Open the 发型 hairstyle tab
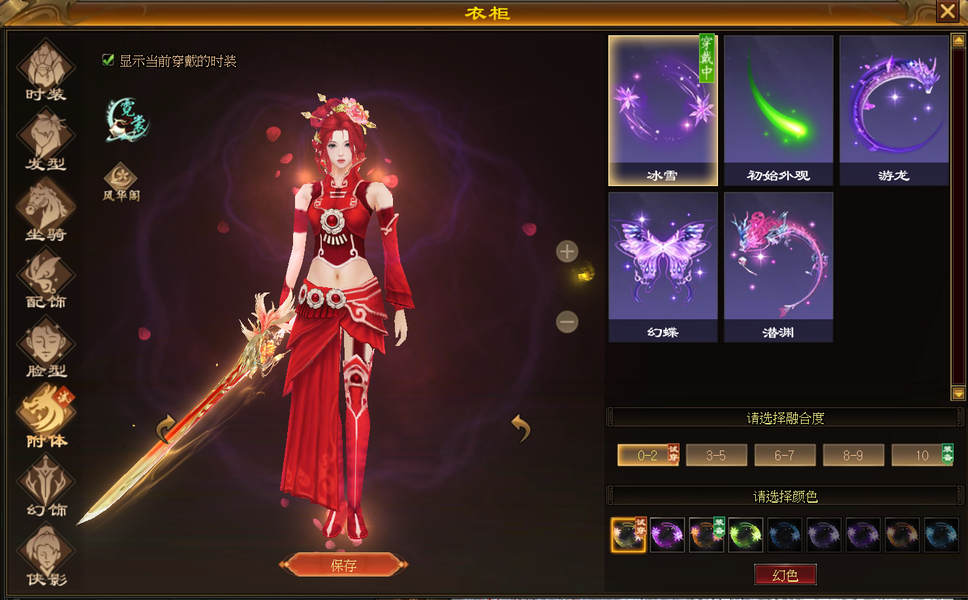The image size is (968, 600). click(x=45, y=139)
